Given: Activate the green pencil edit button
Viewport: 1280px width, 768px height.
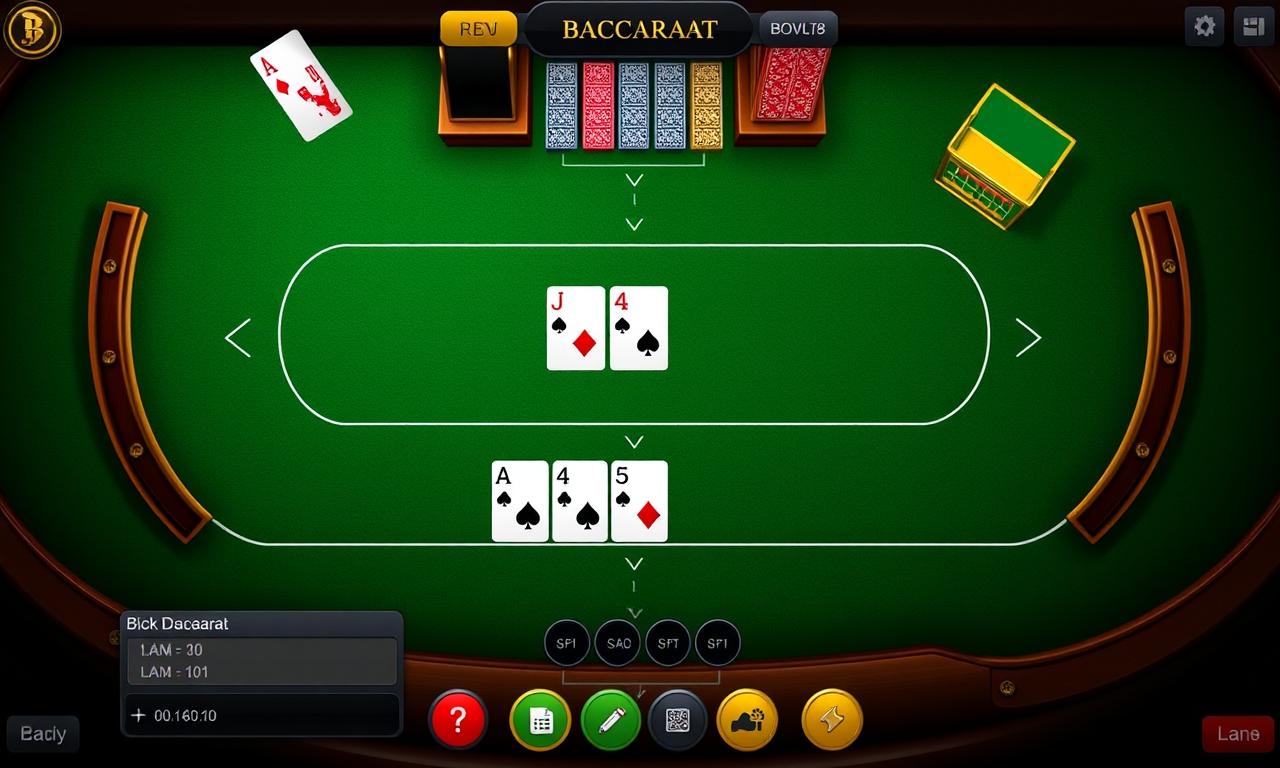Looking at the screenshot, I should click(611, 719).
